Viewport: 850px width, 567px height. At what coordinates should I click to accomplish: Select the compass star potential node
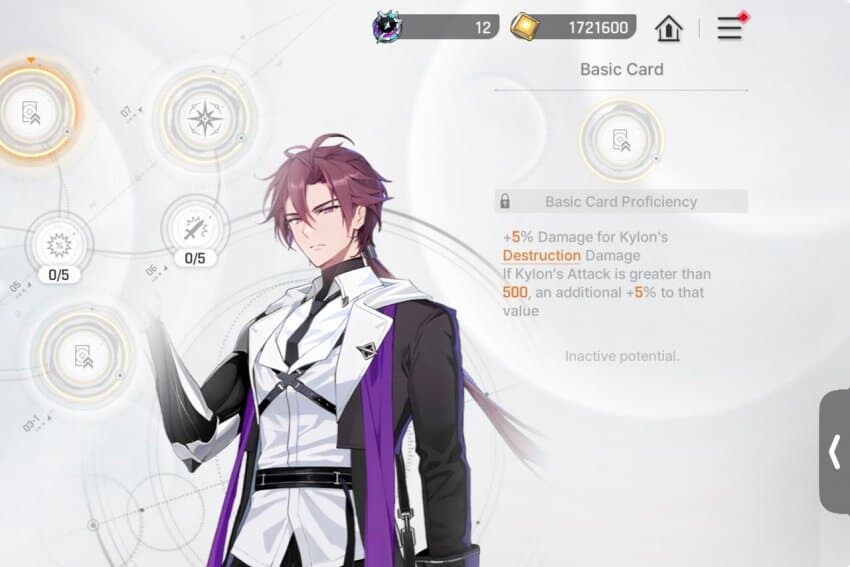point(205,120)
